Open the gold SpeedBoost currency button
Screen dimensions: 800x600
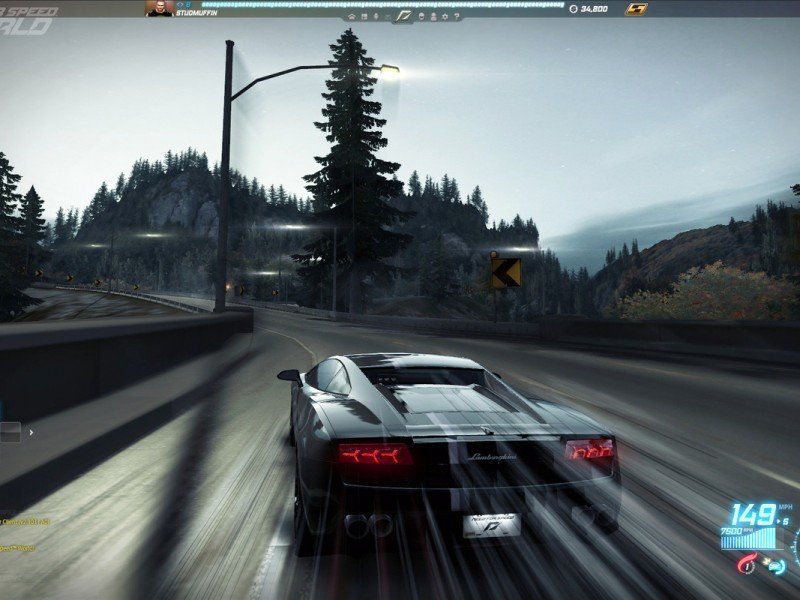coord(636,9)
